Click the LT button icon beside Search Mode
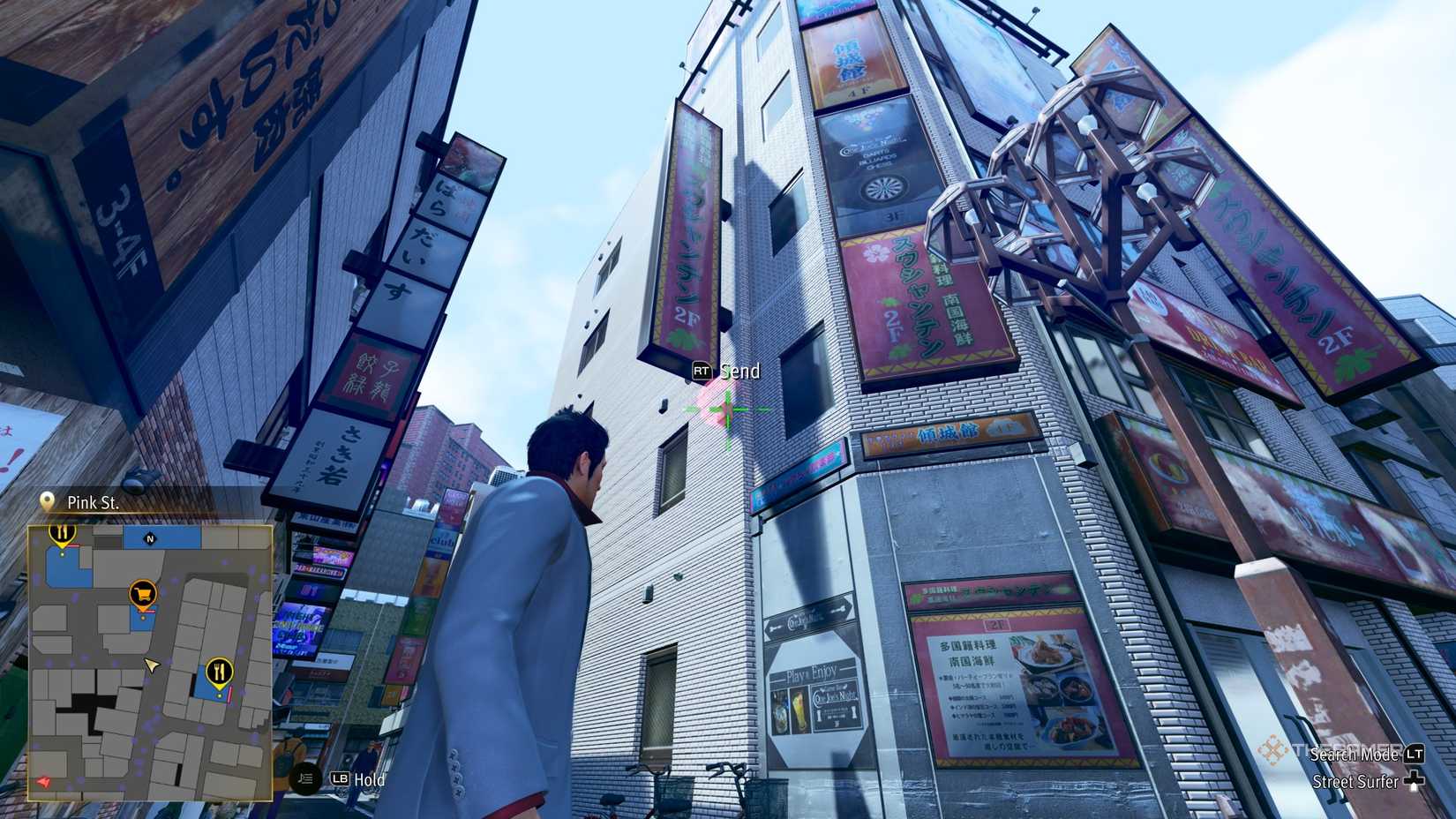This screenshot has width=1456, height=819. coord(1415,756)
